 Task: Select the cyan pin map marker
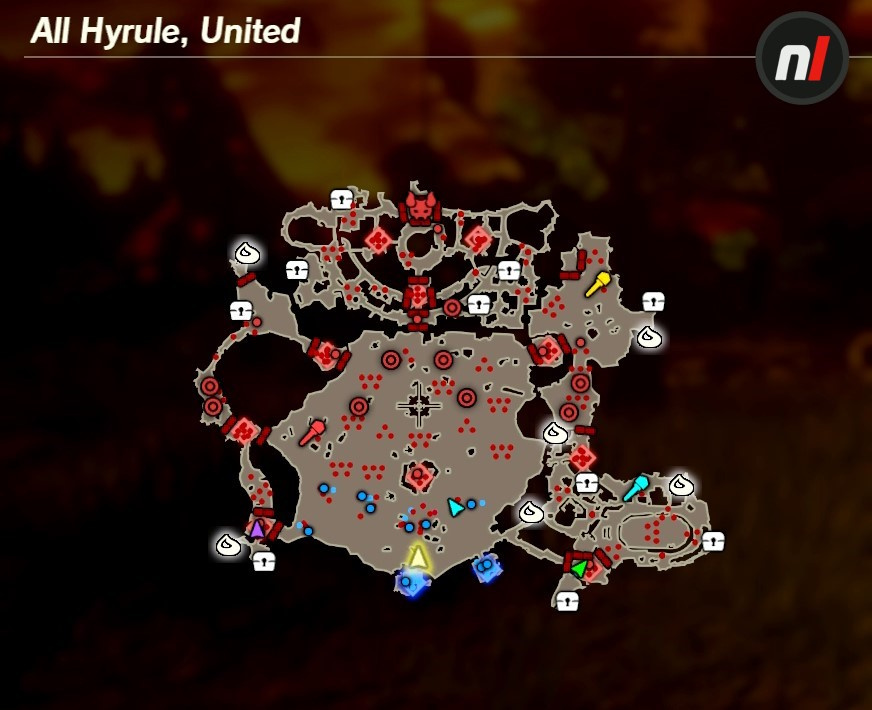click(635, 488)
